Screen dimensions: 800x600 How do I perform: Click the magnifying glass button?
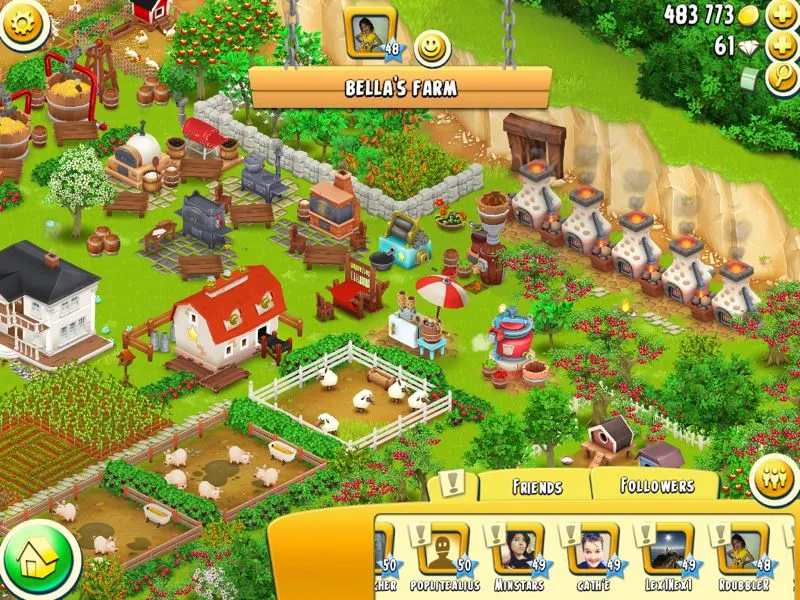781,79
